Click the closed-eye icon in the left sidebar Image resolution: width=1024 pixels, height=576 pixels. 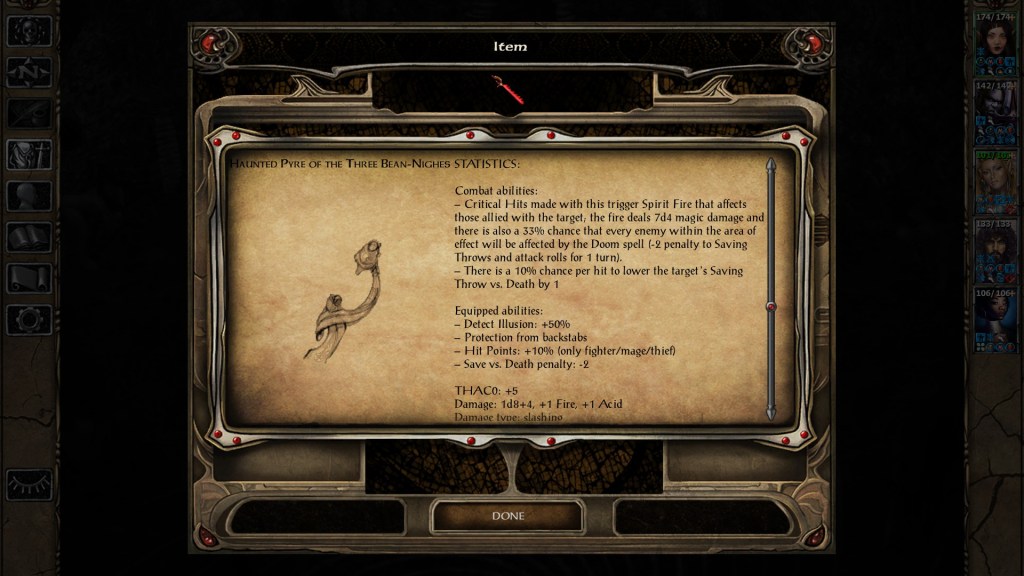pyautogui.click(x=29, y=484)
